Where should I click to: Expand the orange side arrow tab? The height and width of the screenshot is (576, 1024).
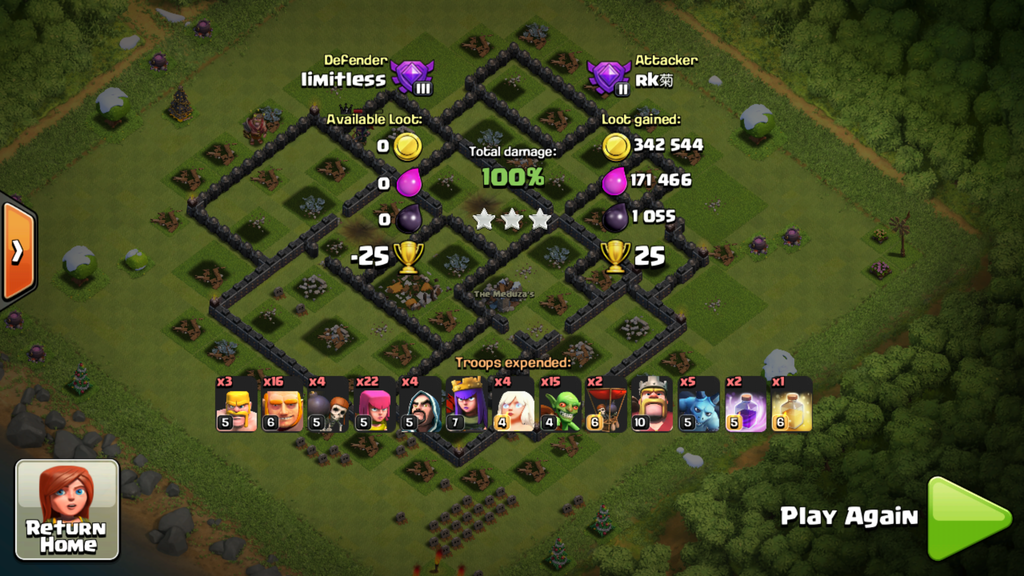17,251
